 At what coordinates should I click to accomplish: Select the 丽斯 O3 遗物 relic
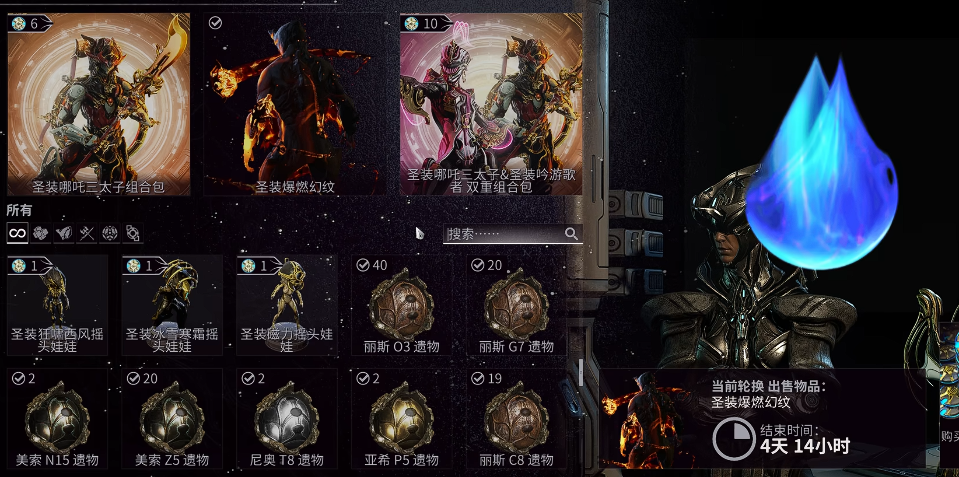pos(401,305)
